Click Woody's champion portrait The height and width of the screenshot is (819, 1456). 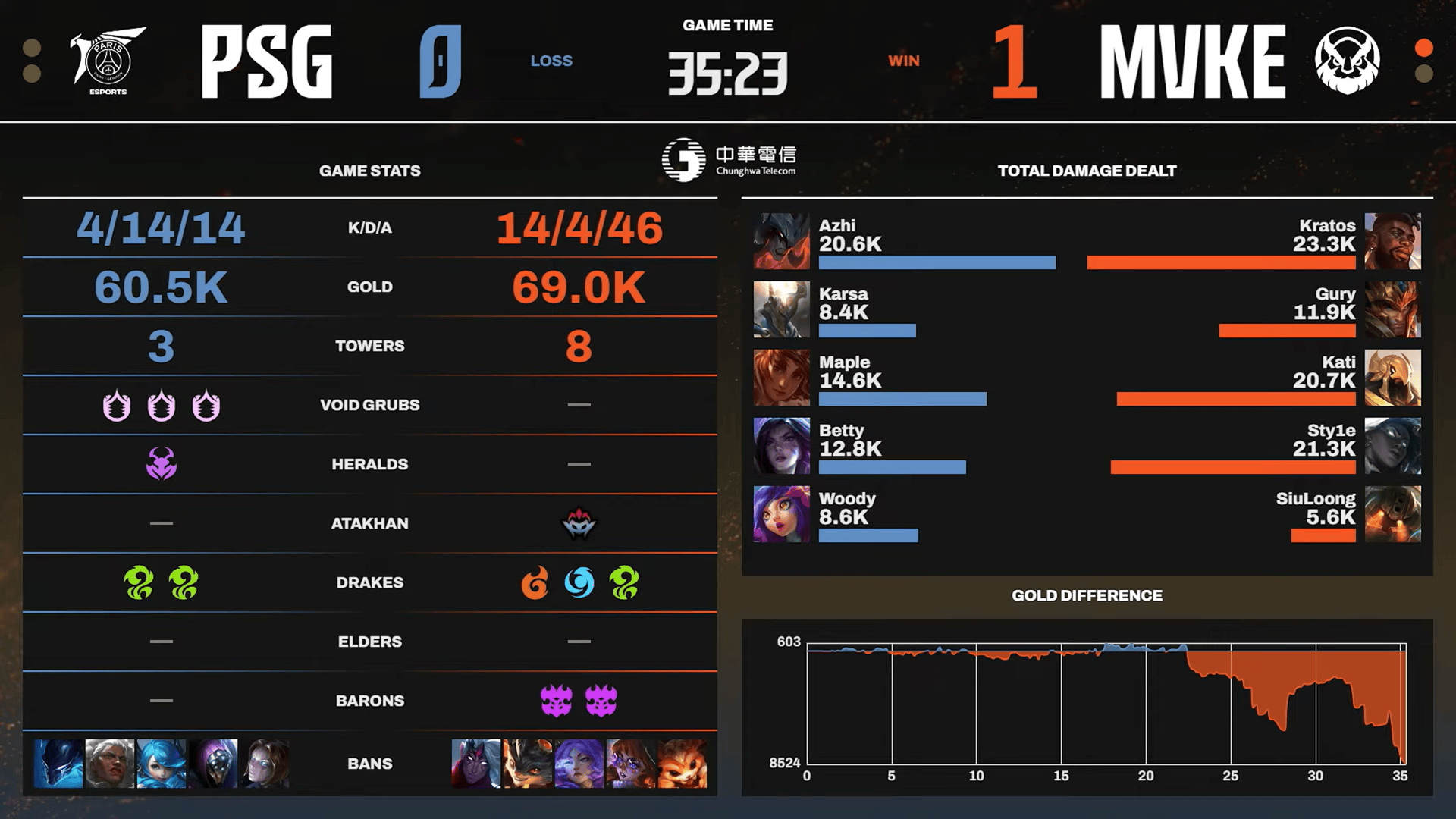point(781,514)
